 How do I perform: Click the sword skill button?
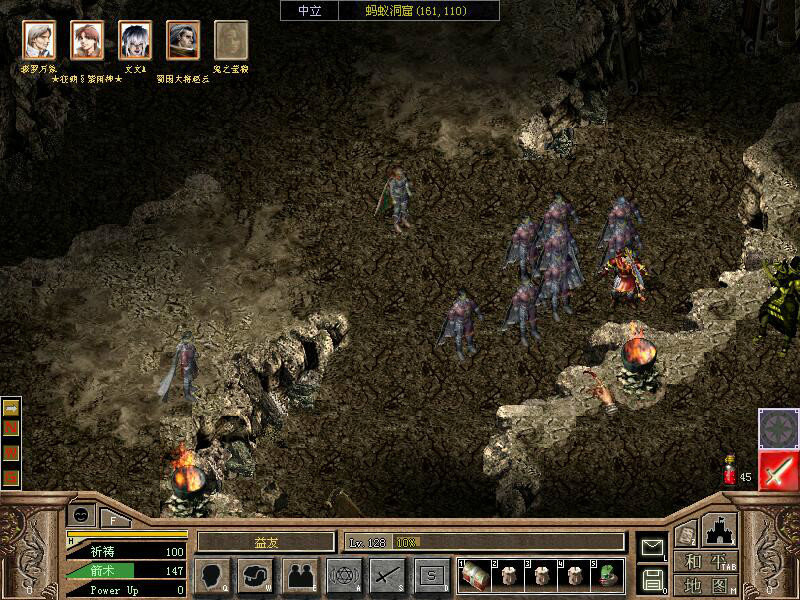pyautogui.click(x=387, y=575)
